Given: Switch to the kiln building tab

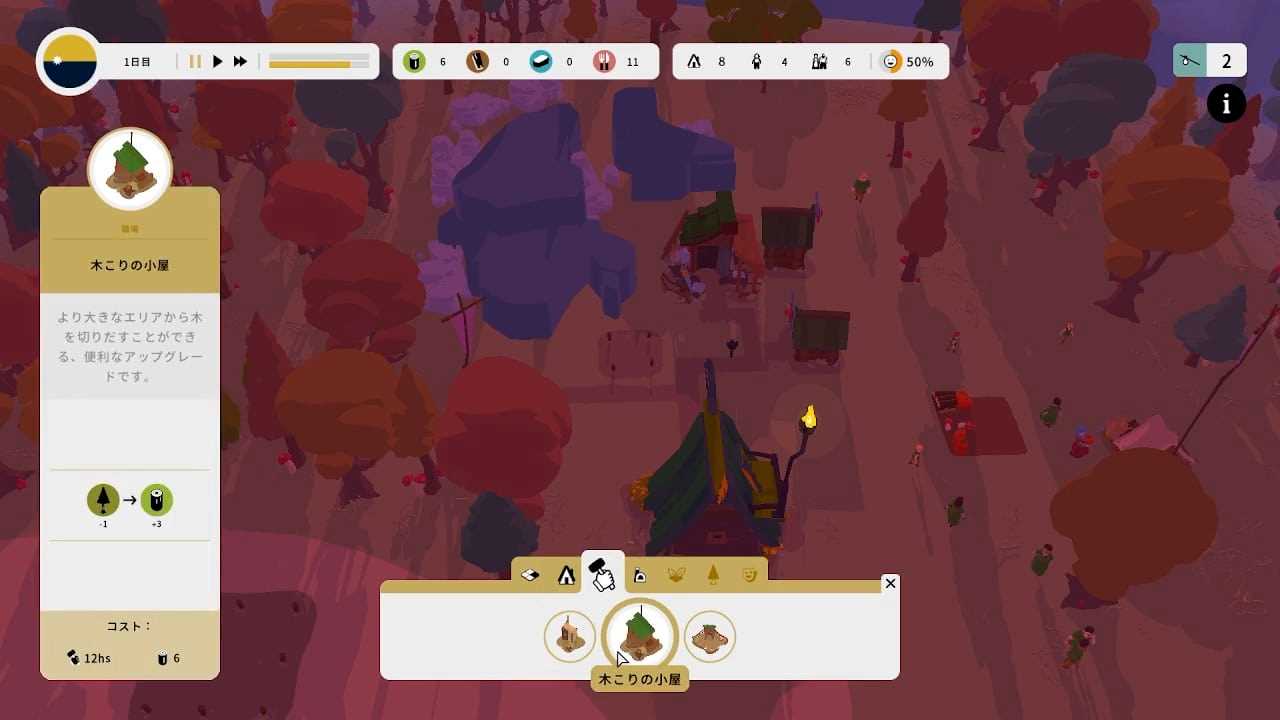Looking at the screenshot, I should click(x=640, y=575).
